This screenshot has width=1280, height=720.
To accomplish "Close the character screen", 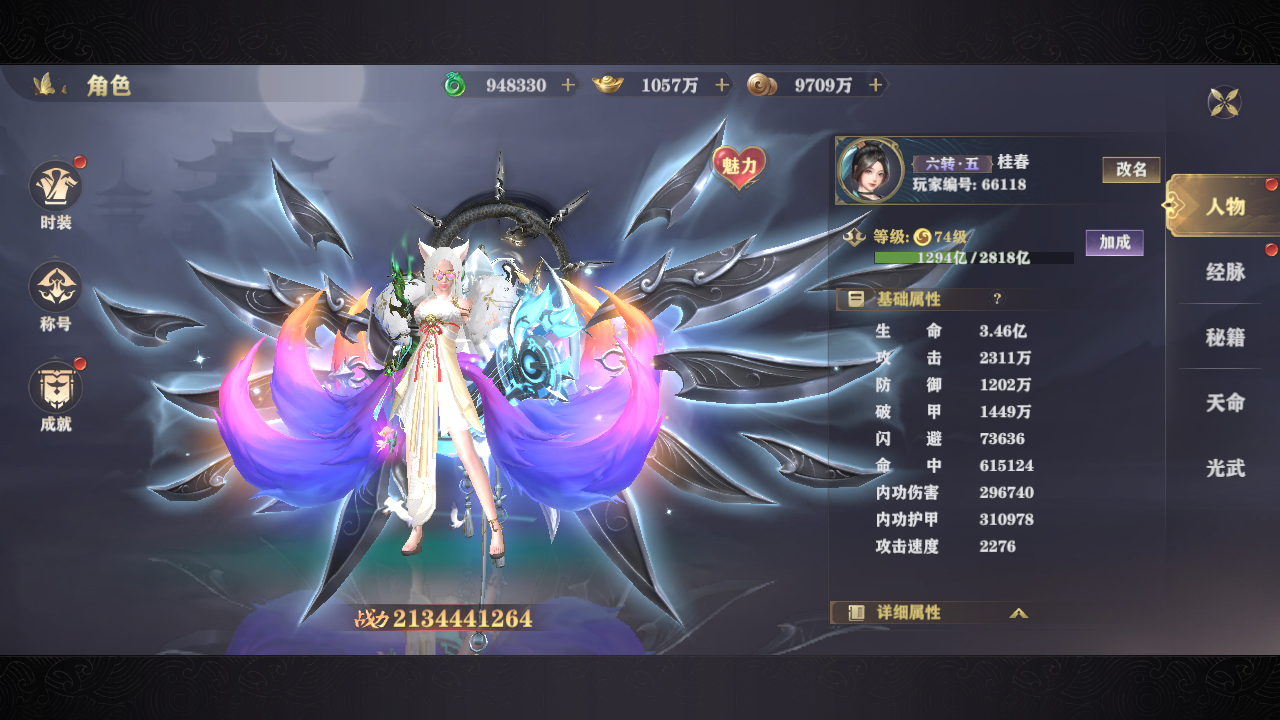I will coord(1225,102).
